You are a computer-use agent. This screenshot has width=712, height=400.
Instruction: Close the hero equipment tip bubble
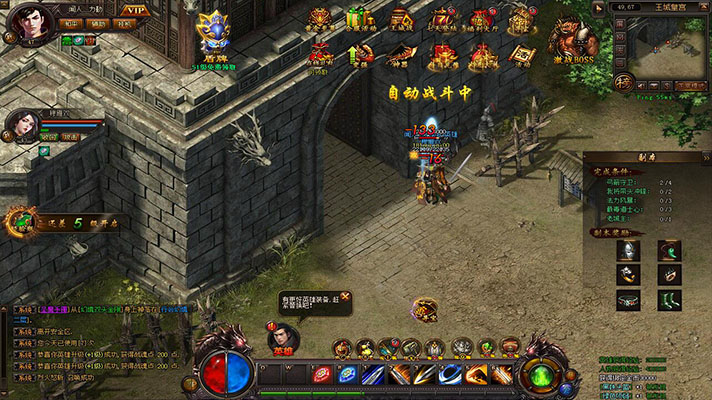(345, 297)
